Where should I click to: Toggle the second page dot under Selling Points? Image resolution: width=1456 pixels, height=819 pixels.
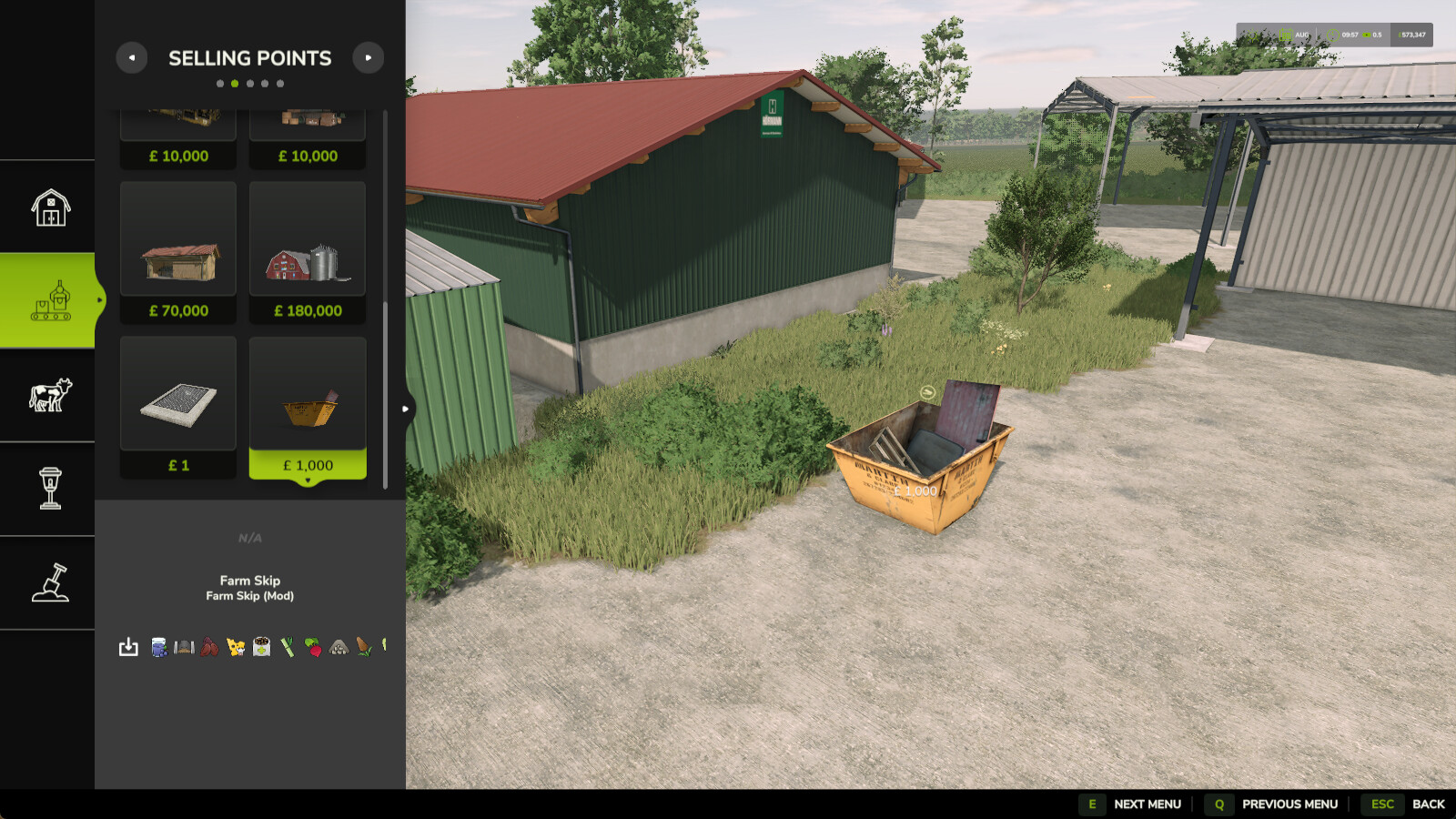[235, 82]
